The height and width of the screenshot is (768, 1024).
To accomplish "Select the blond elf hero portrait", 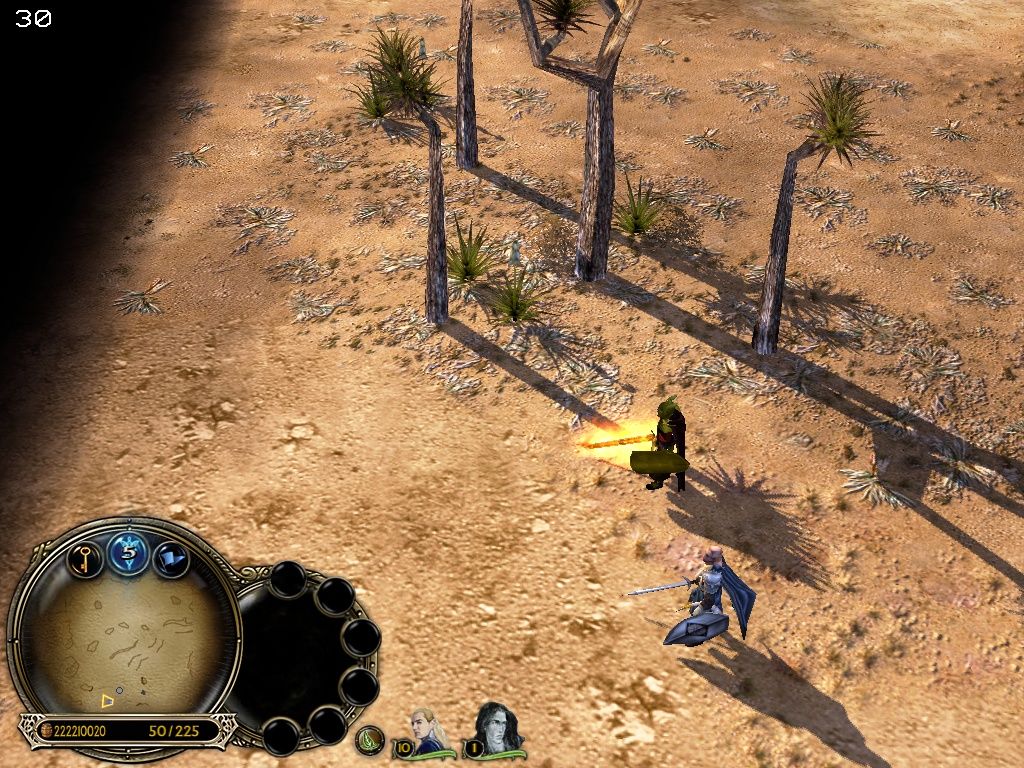I will point(427,730).
